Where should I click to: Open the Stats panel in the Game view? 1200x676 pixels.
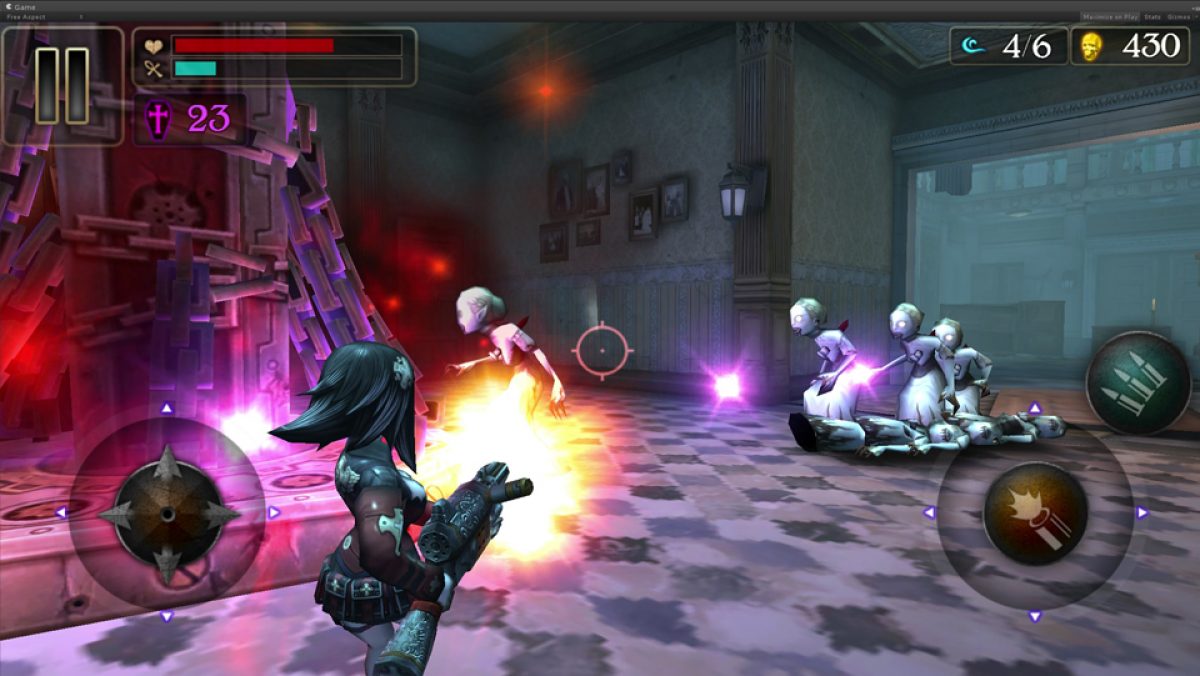[x=1152, y=17]
